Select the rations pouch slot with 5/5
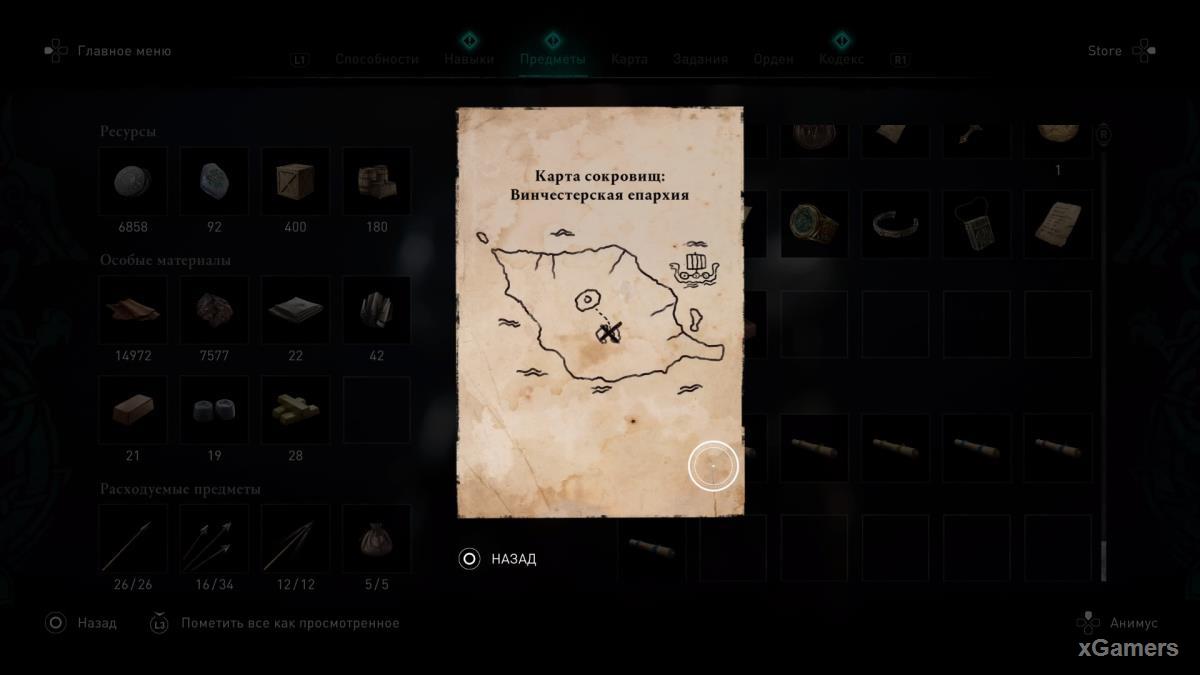This screenshot has height=675, width=1200. 376,539
